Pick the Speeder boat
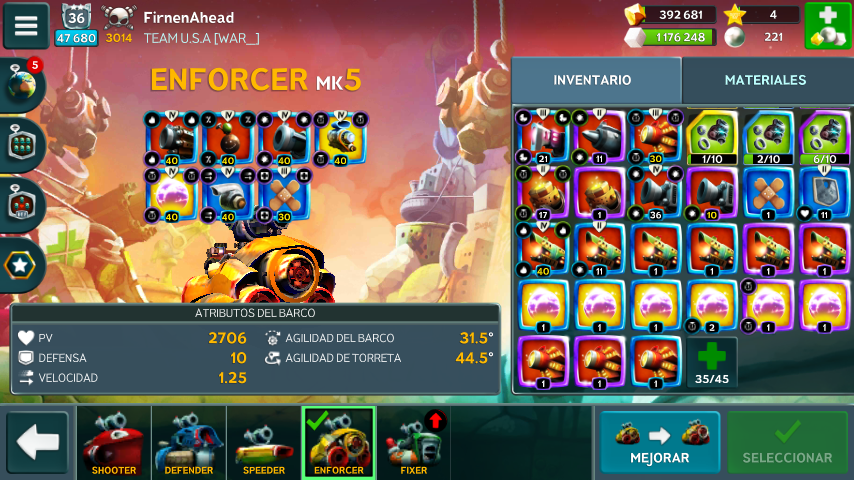Screen dimensions: 854x480 coord(264,442)
